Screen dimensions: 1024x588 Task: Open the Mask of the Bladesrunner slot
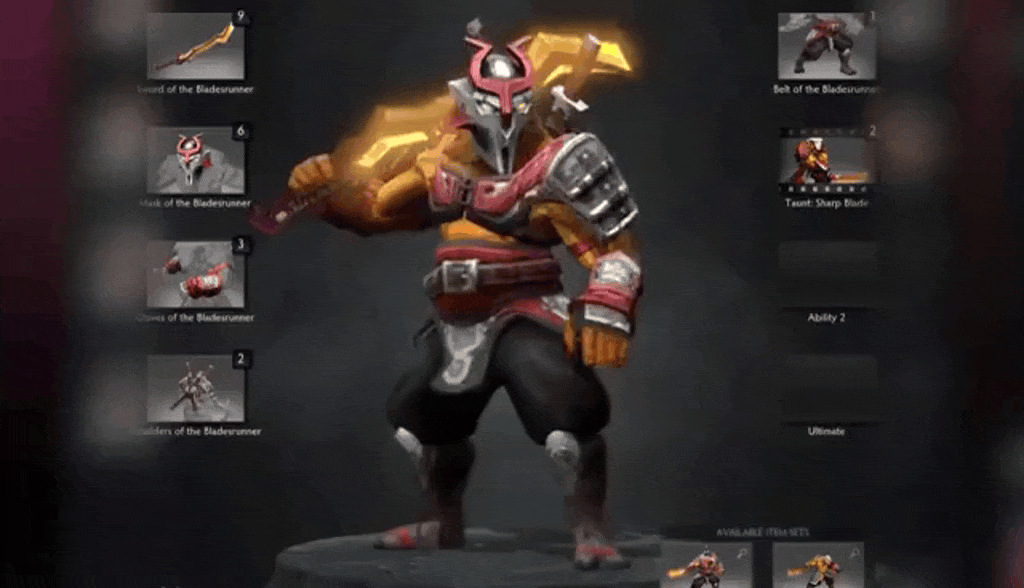[196, 160]
